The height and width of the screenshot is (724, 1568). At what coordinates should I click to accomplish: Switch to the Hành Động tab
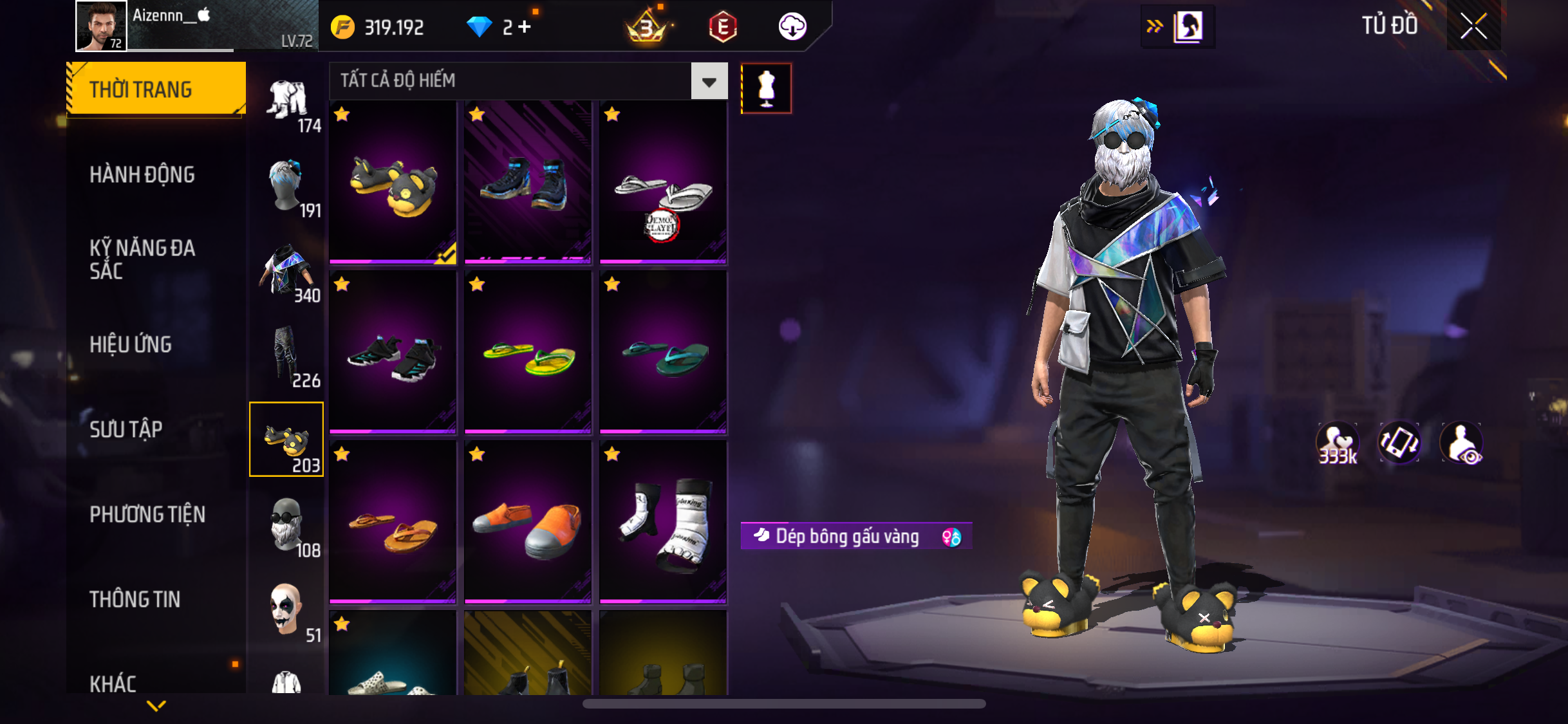(x=142, y=174)
